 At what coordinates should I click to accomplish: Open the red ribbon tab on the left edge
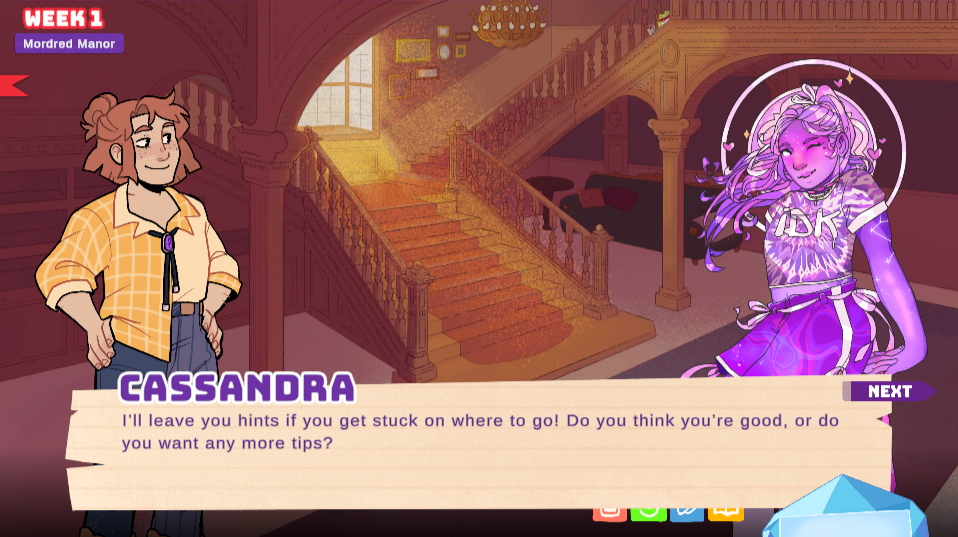click(13, 86)
